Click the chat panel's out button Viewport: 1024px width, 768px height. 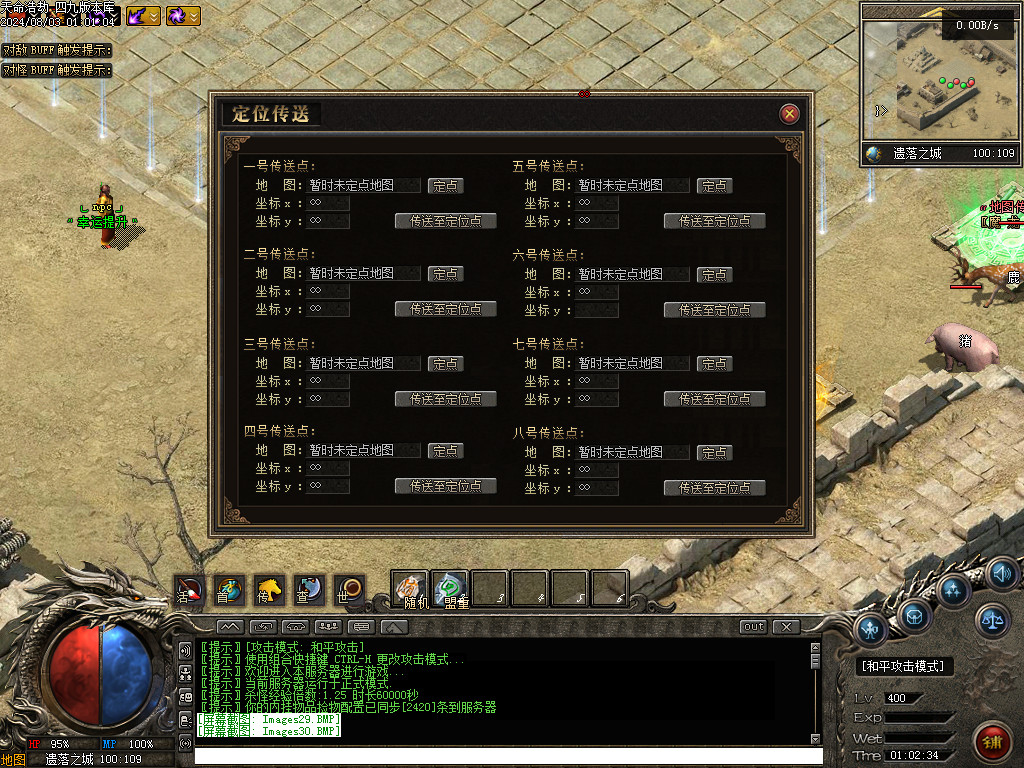pos(753,627)
